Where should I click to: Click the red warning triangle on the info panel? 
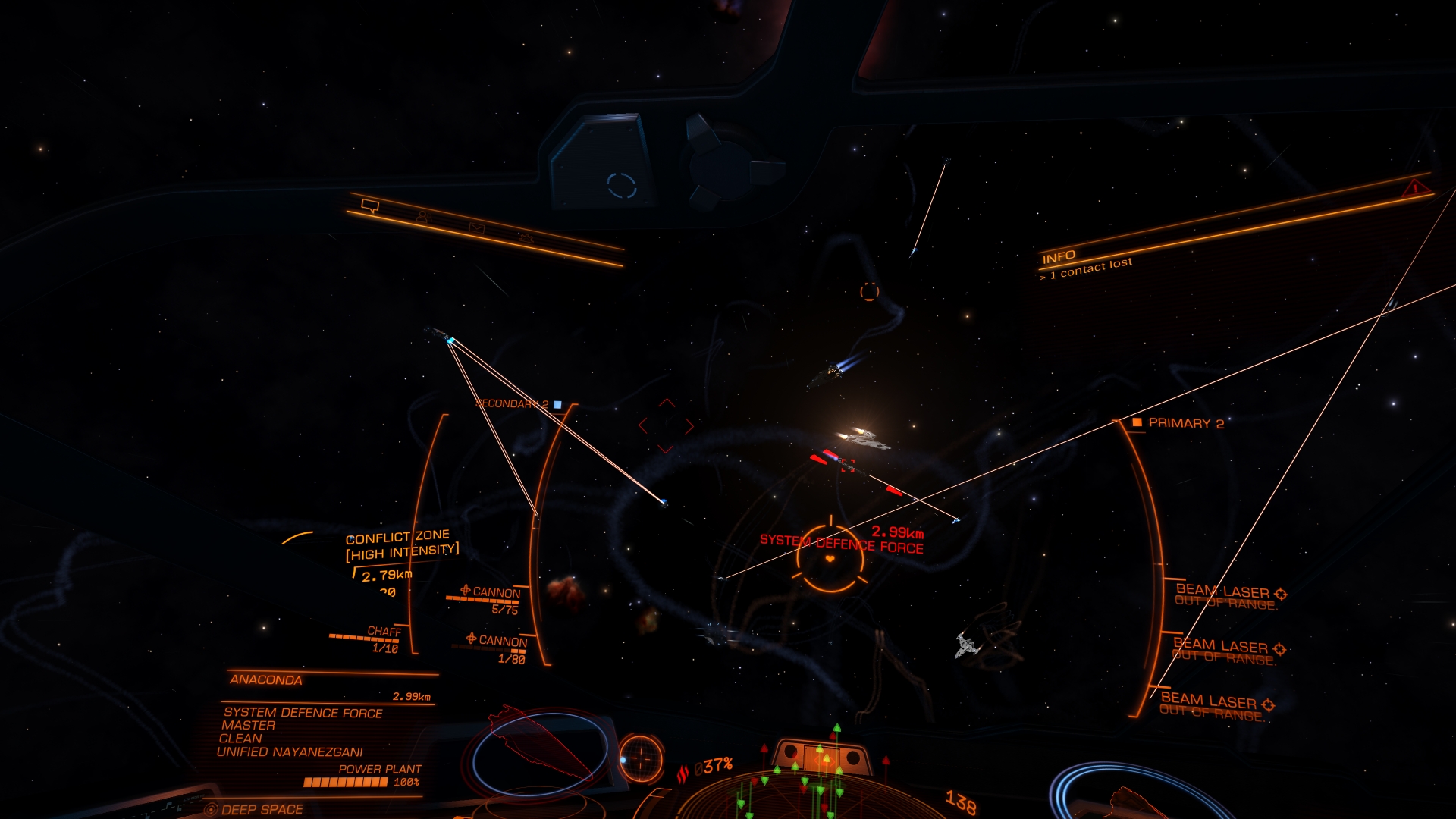1414,188
